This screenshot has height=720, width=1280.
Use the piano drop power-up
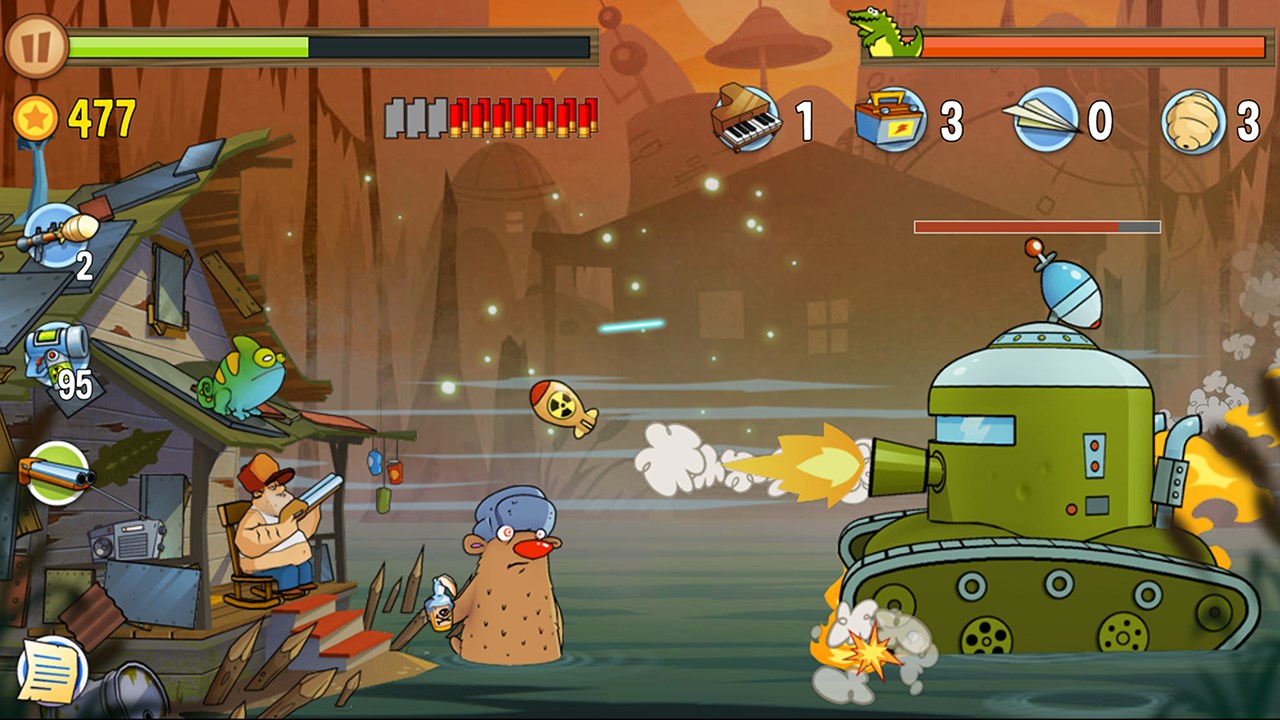click(x=746, y=119)
